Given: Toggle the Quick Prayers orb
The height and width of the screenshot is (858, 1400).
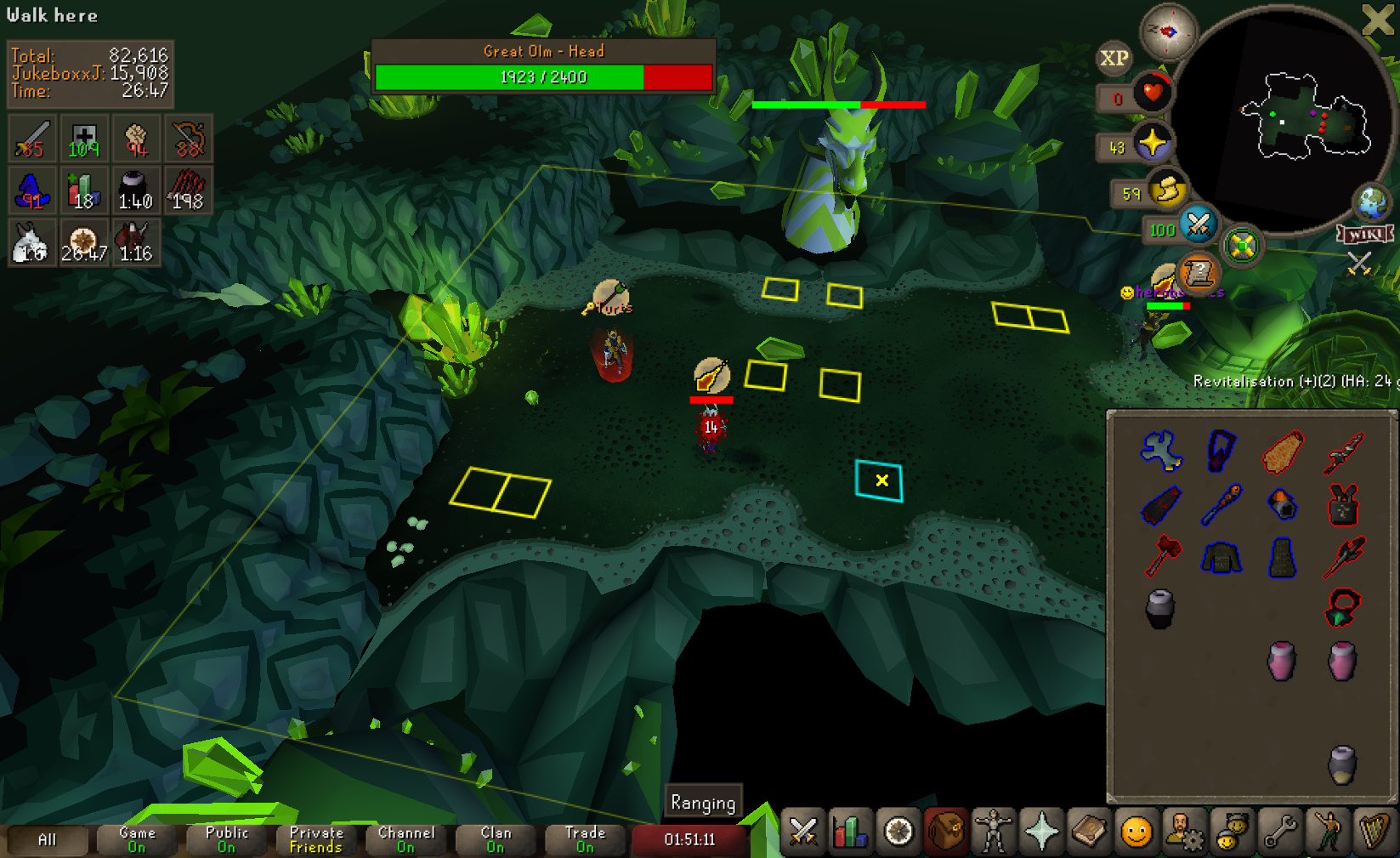Looking at the screenshot, I should (1152, 143).
